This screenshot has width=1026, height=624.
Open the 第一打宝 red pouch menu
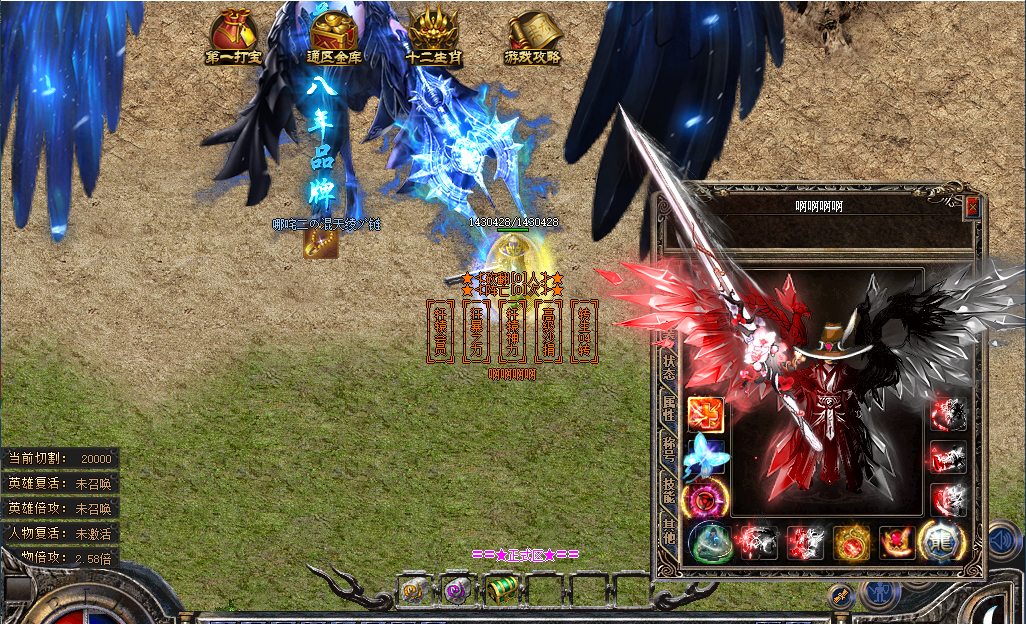pyautogui.click(x=233, y=38)
